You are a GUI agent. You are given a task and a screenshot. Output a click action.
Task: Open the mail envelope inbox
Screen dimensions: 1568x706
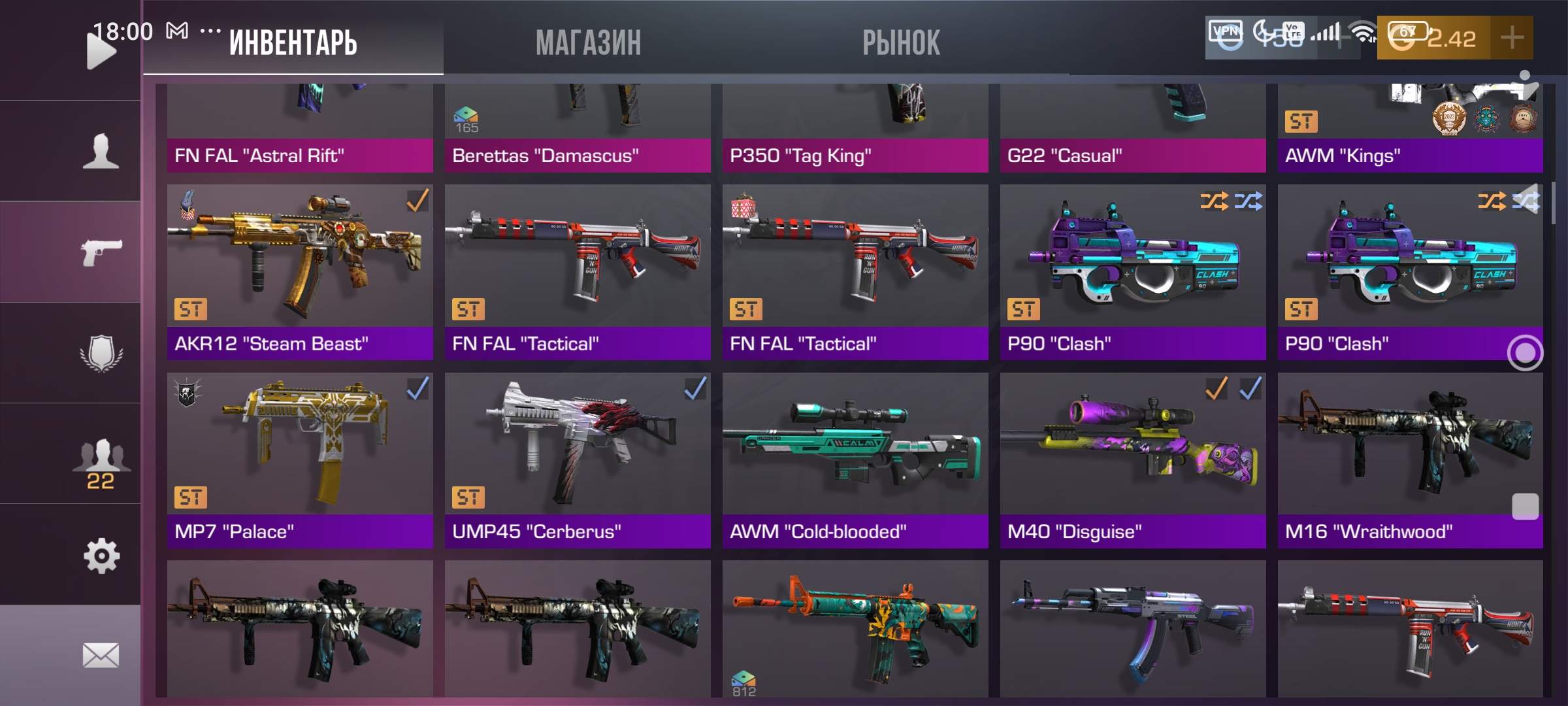[x=101, y=655]
